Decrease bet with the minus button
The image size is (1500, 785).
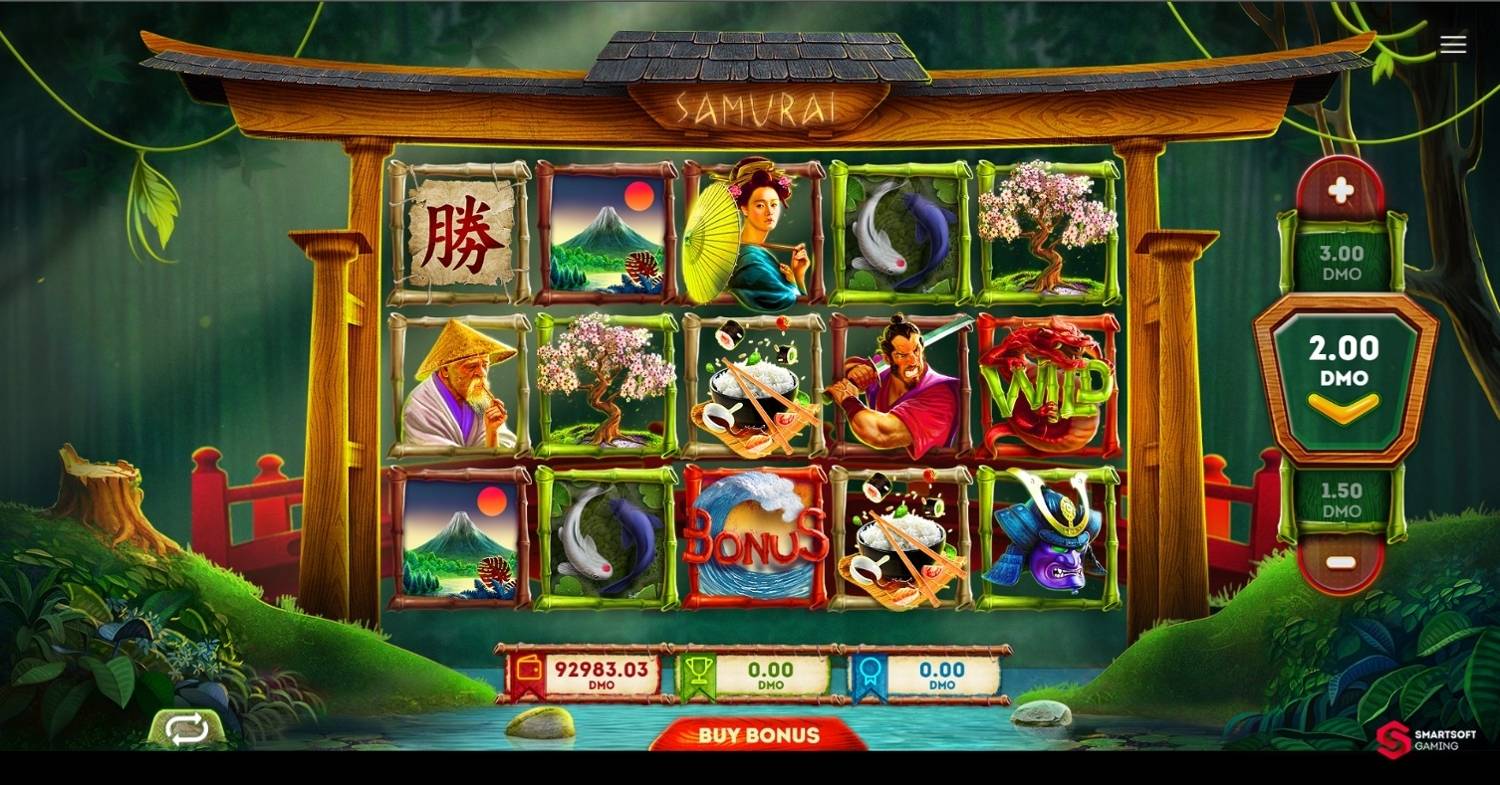click(x=1340, y=562)
